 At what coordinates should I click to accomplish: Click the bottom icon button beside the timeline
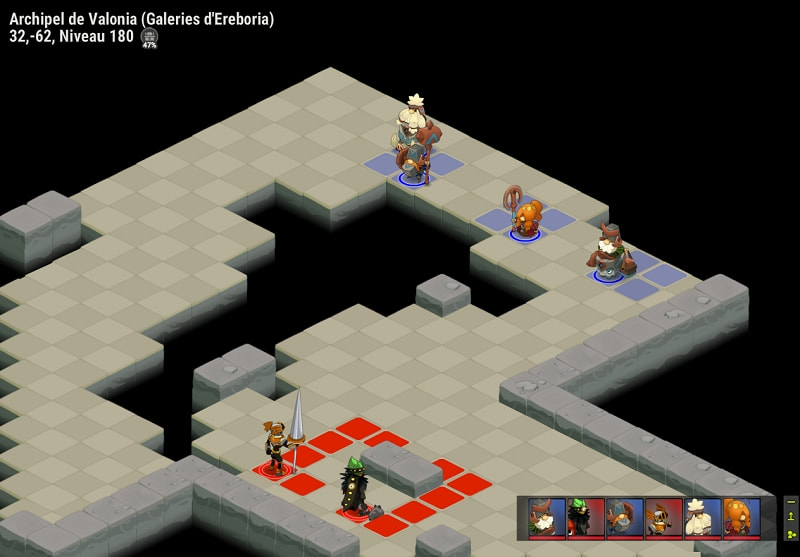pyautogui.click(x=791, y=533)
